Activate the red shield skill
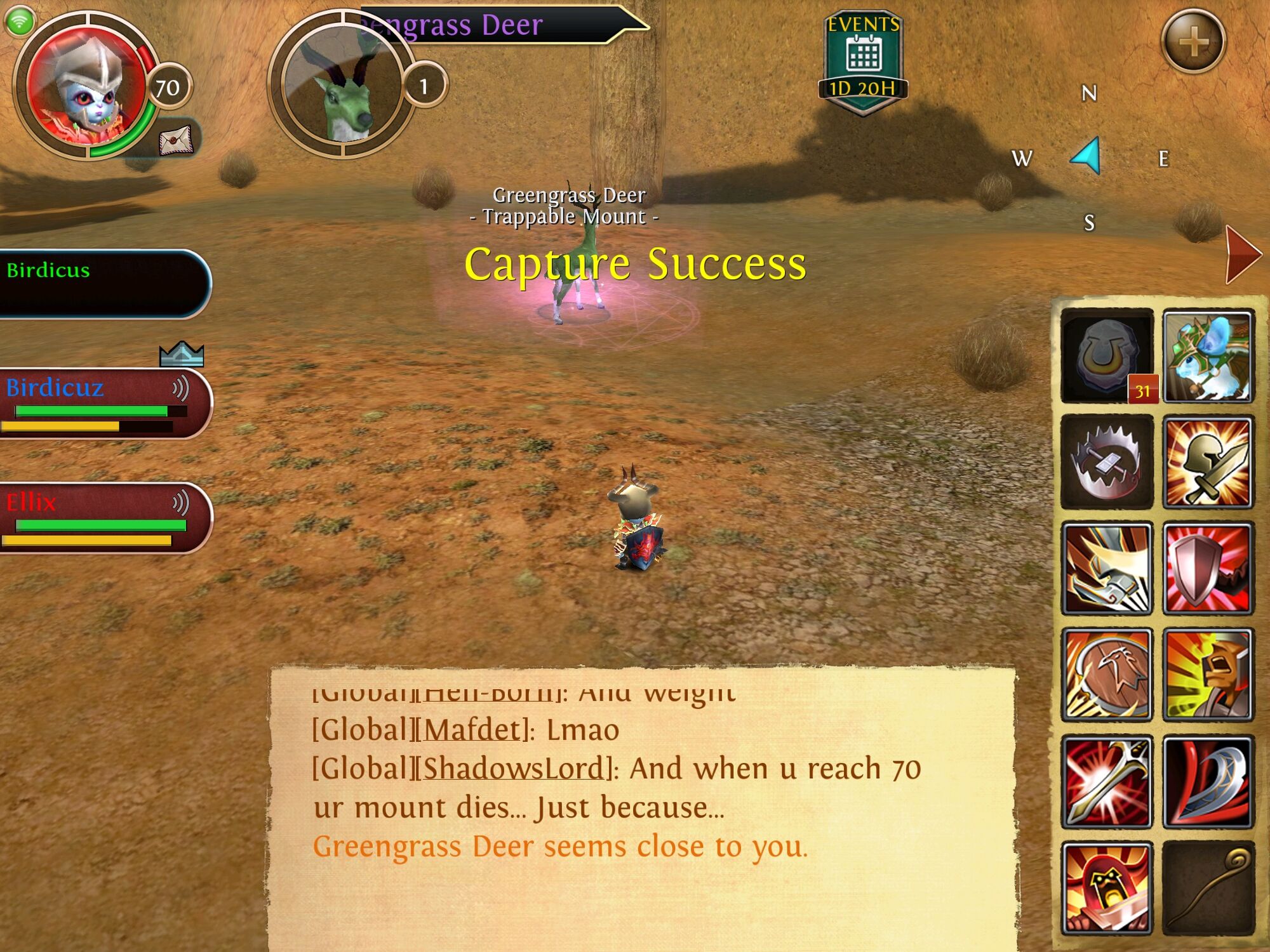 (1208, 569)
